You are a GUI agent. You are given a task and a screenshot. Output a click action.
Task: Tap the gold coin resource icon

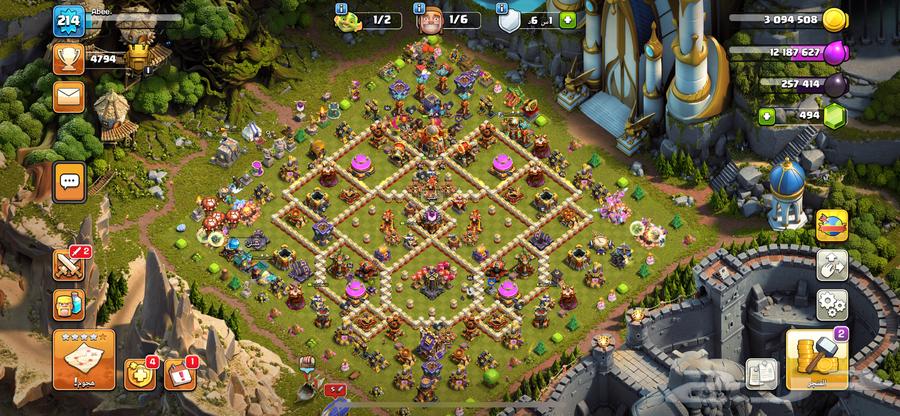[x=834, y=20]
